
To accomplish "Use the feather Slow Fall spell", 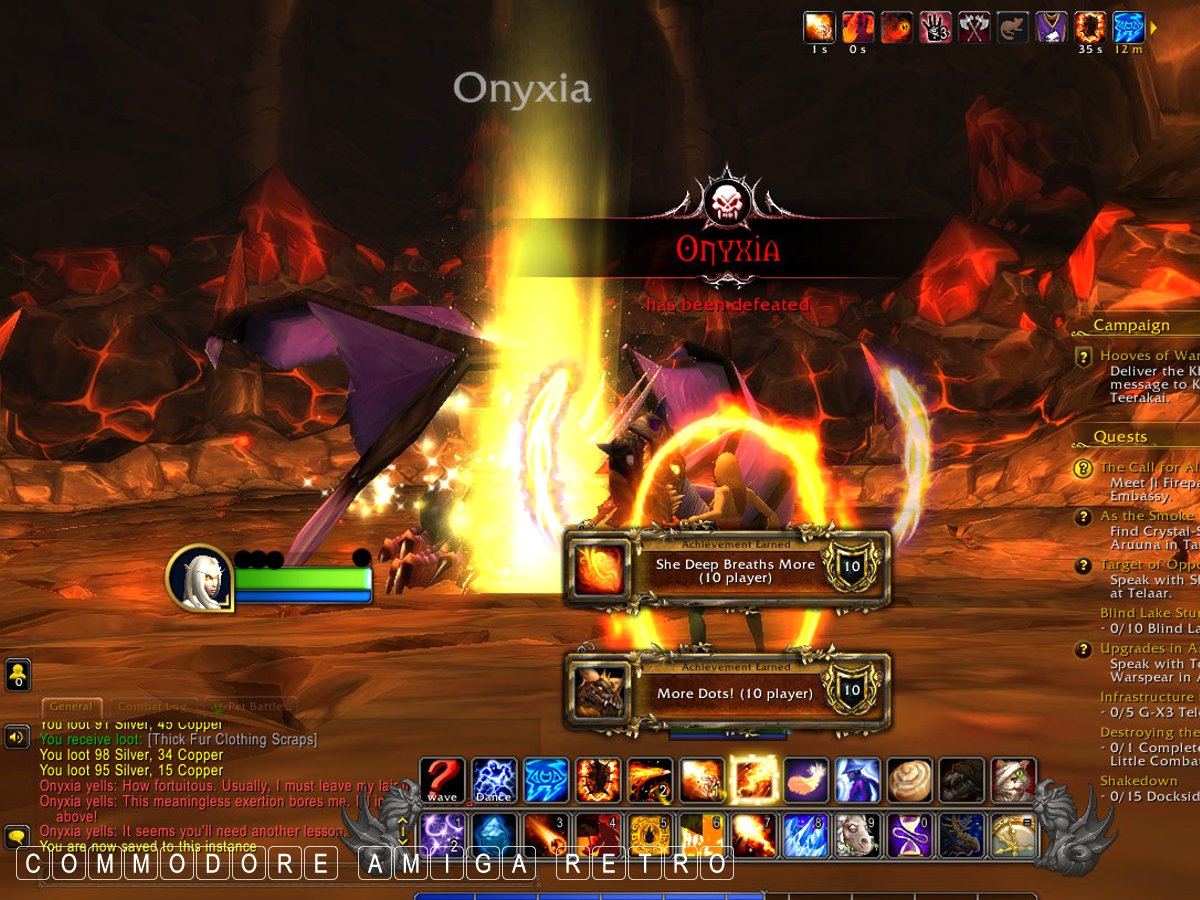I will 806,781.
